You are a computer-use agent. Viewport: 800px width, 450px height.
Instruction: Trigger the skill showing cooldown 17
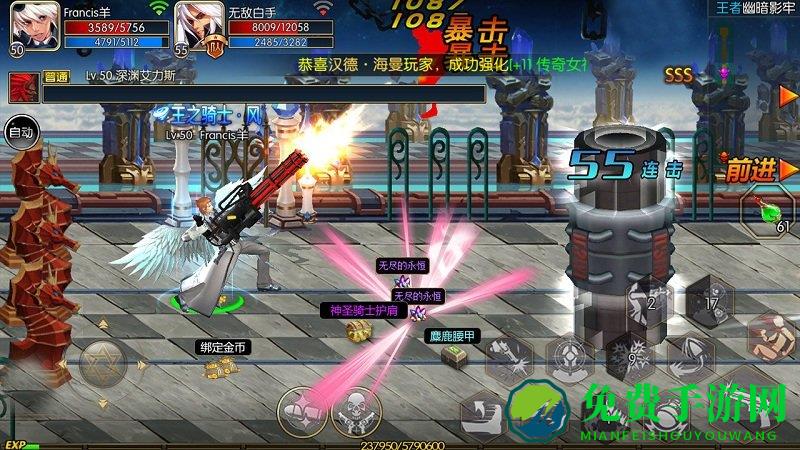point(711,300)
